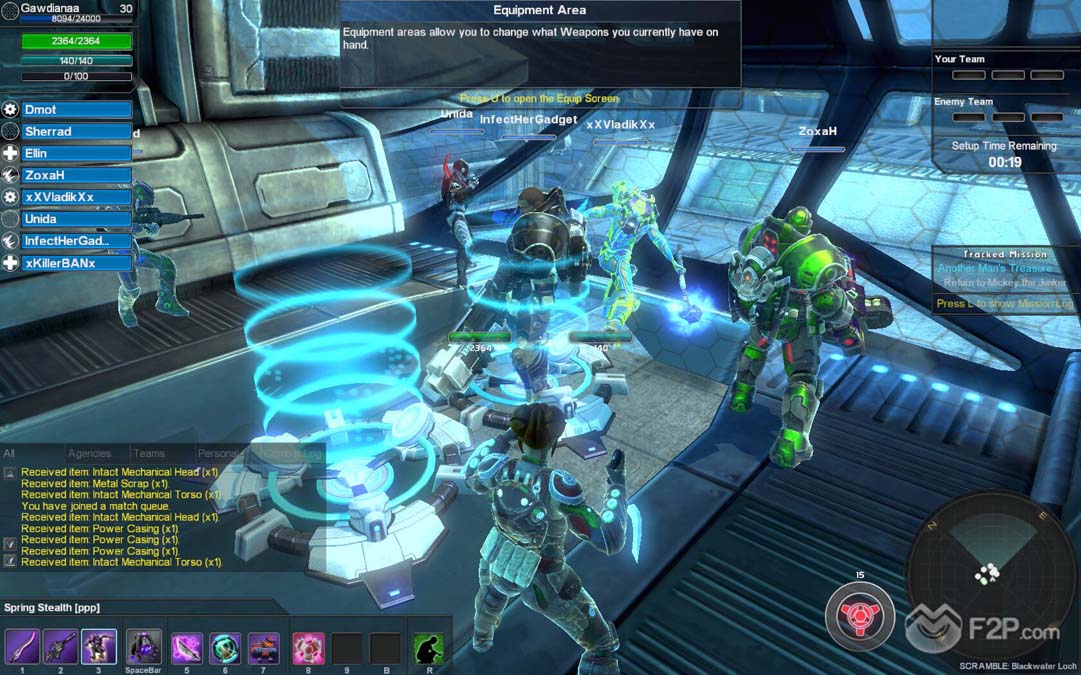Screen dimensions: 1081x675
Task: Use the green crouching figure ability
Action: coord(428,648)
